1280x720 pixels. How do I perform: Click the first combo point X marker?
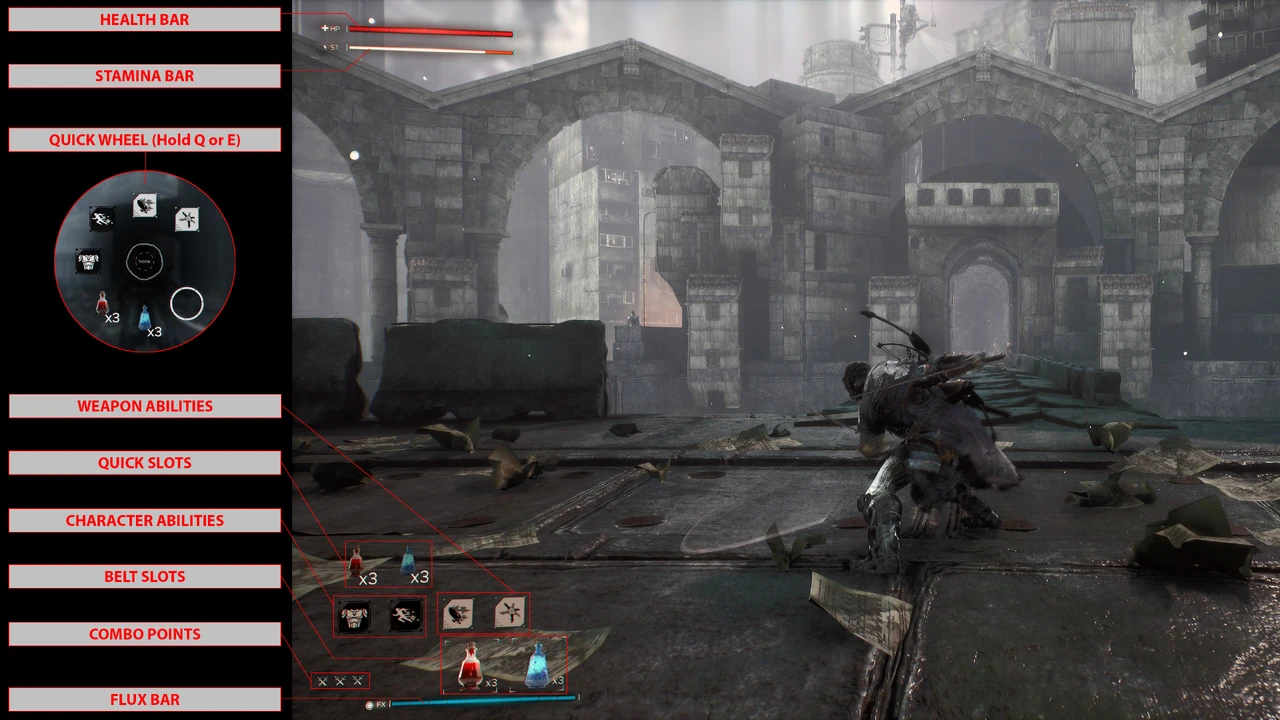click(x=322, y=680)
